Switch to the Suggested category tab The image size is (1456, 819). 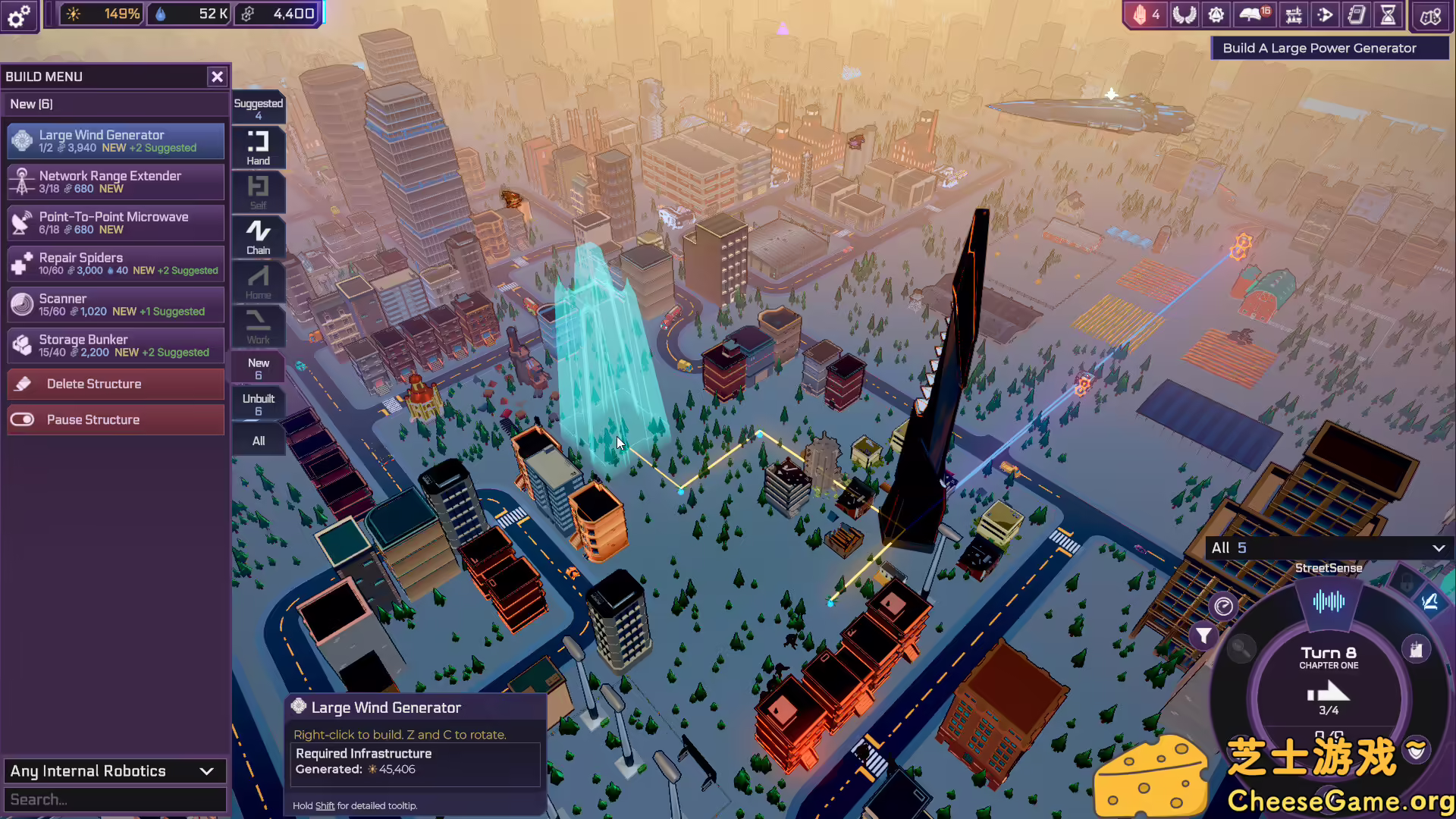click(x=258, y=108)
